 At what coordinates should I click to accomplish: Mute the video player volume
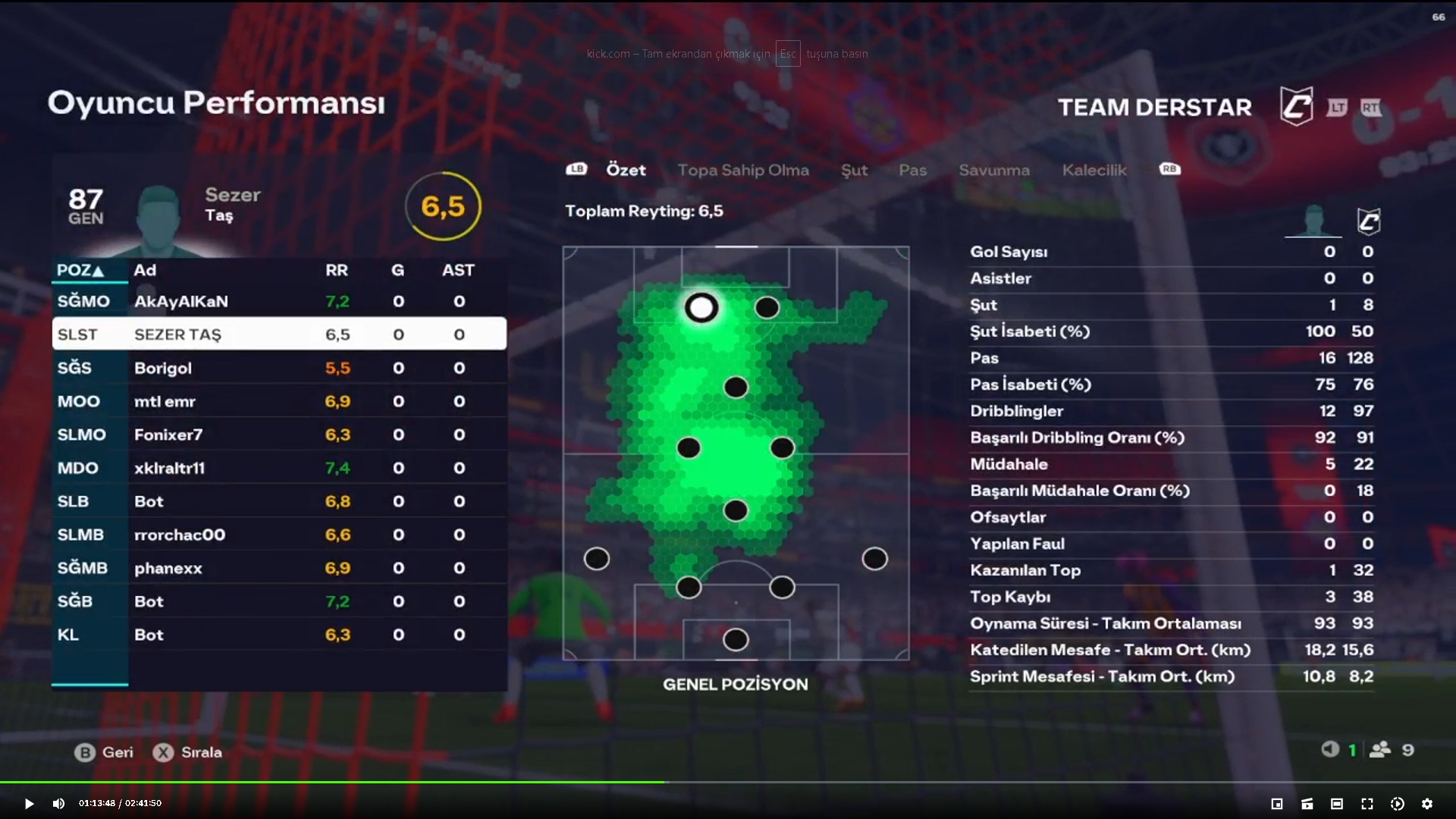(58, 804)
